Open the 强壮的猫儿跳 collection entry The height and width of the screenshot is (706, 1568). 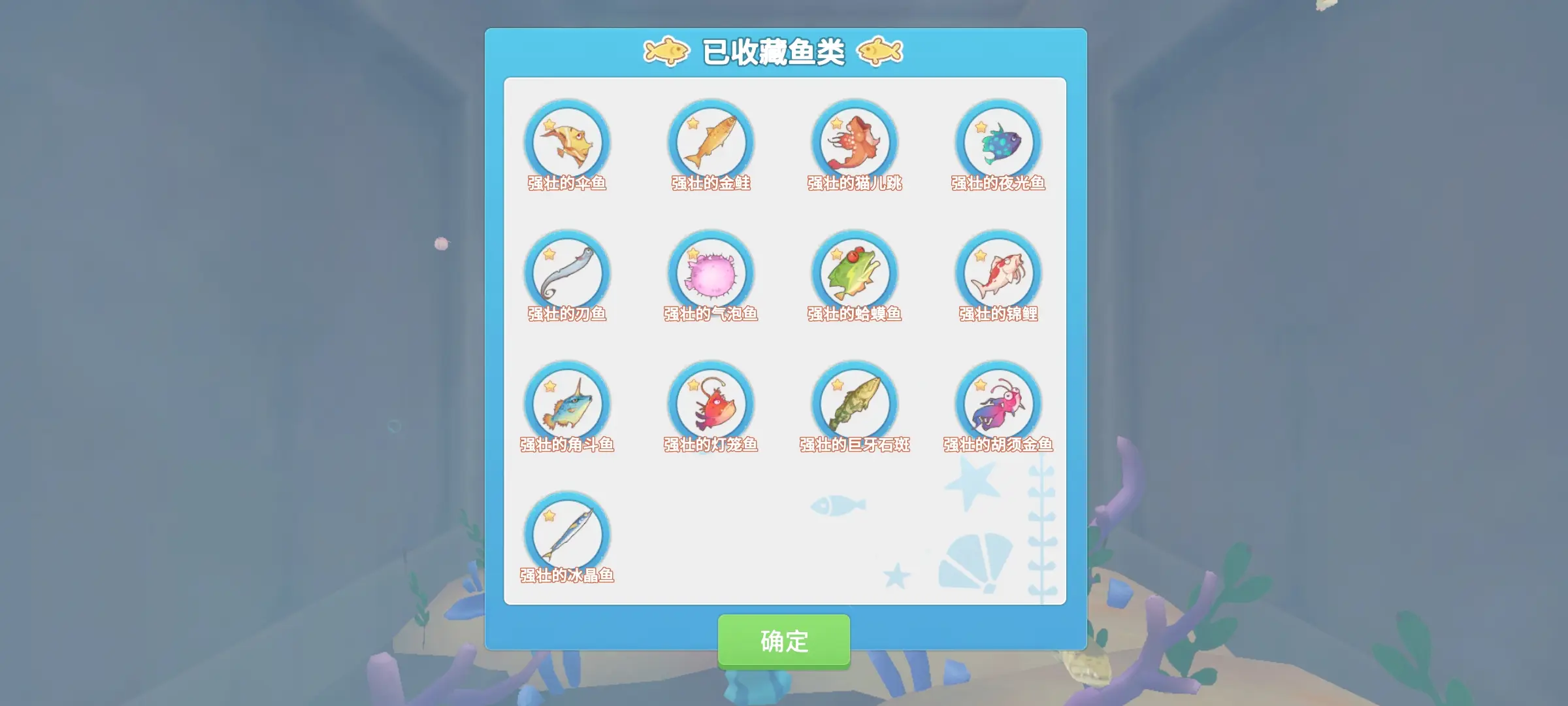(x=856, y=143)
